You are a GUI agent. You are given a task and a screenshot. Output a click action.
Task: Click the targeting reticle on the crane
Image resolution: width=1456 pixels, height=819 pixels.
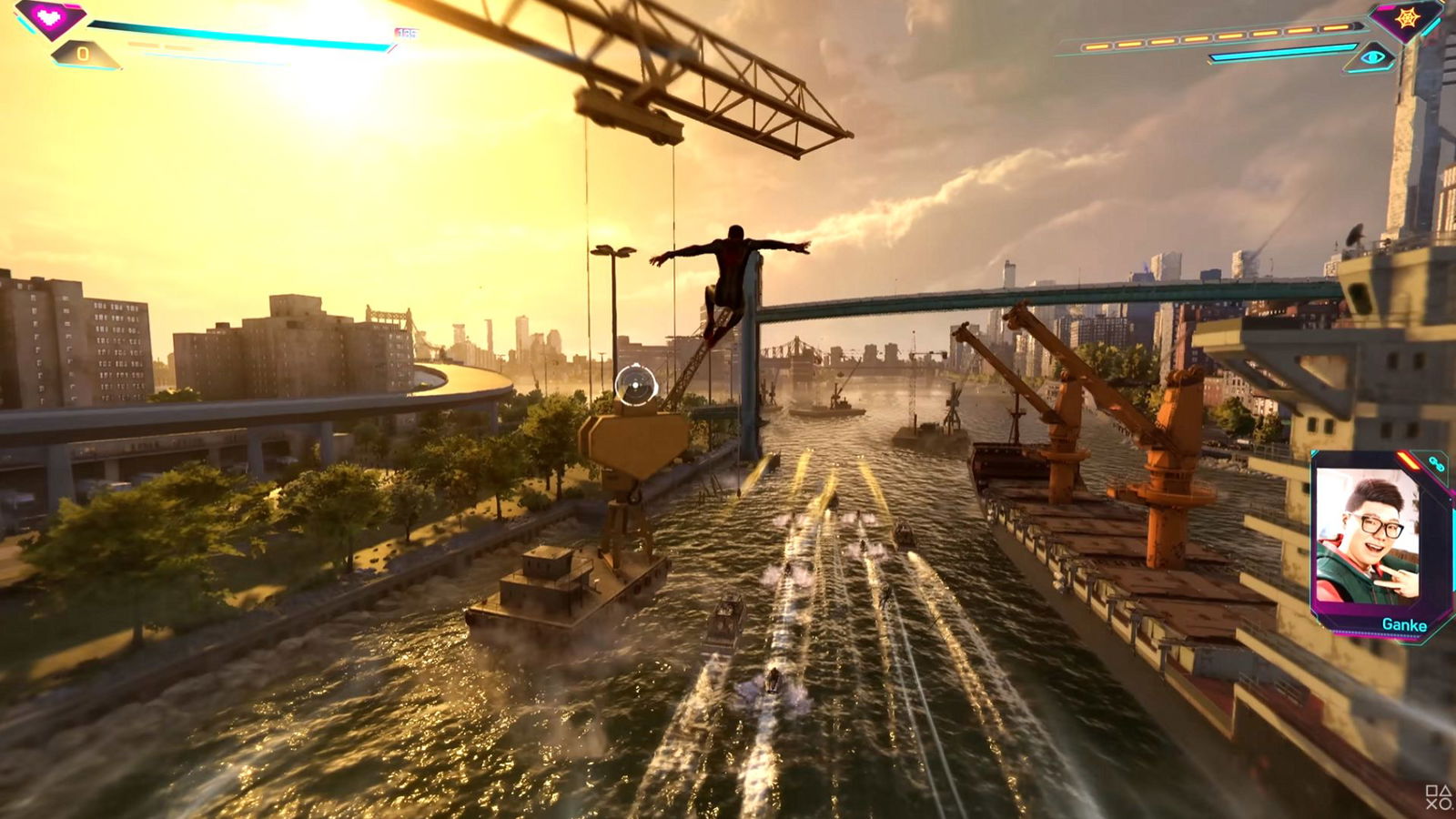click(x=636, y=386)
